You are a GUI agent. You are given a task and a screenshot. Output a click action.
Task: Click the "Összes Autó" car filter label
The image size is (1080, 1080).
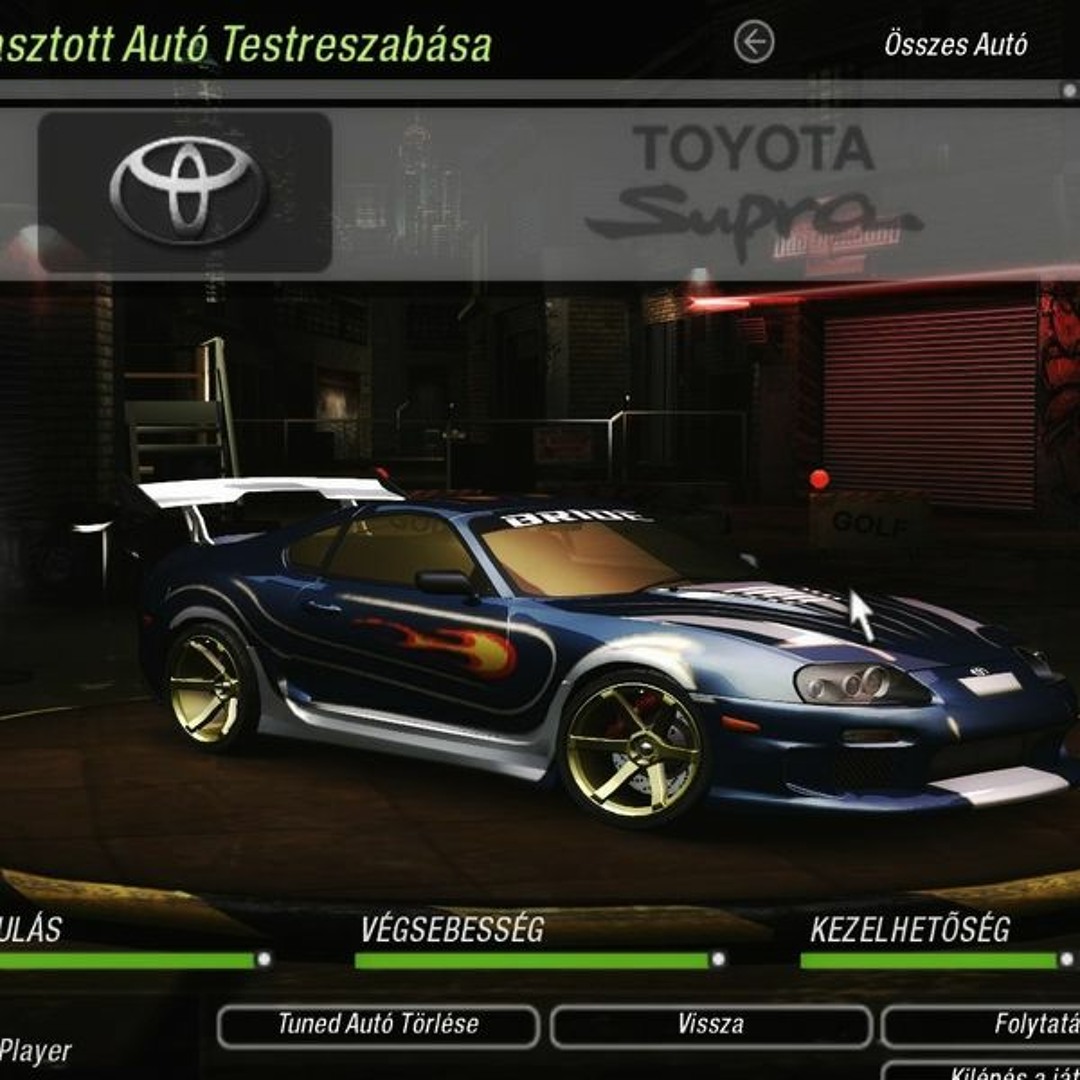point(955,44)
